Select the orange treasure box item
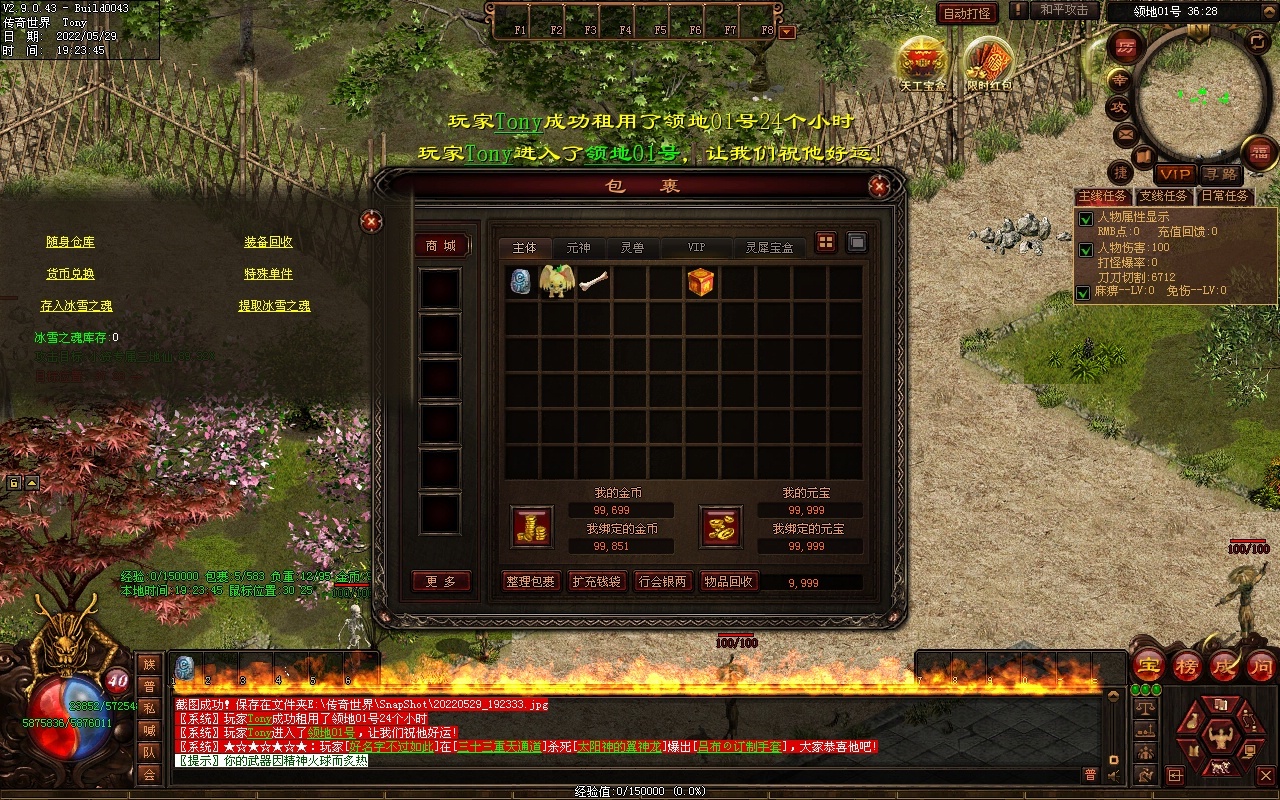1280x800 pixels. click(701, 282)
